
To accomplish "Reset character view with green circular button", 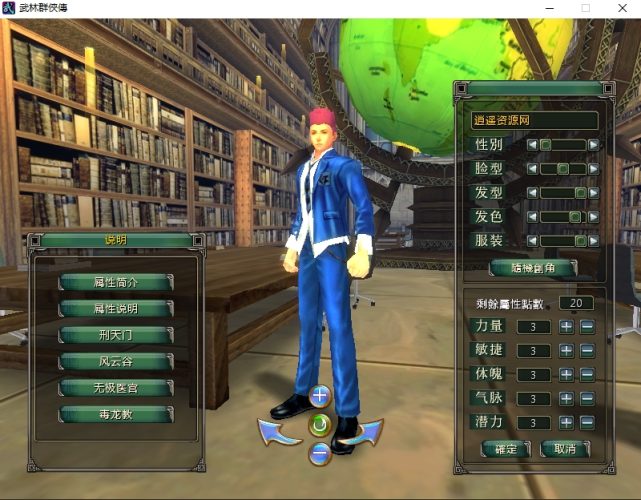I will point(320,424).
